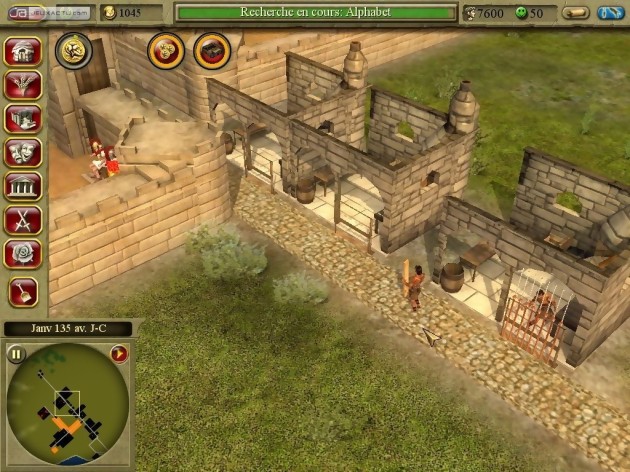Open the scroll button in top bar
Image resolution: width=630 pixels, height=472 pixels.
pyautogui.click(x=575, y=13)
